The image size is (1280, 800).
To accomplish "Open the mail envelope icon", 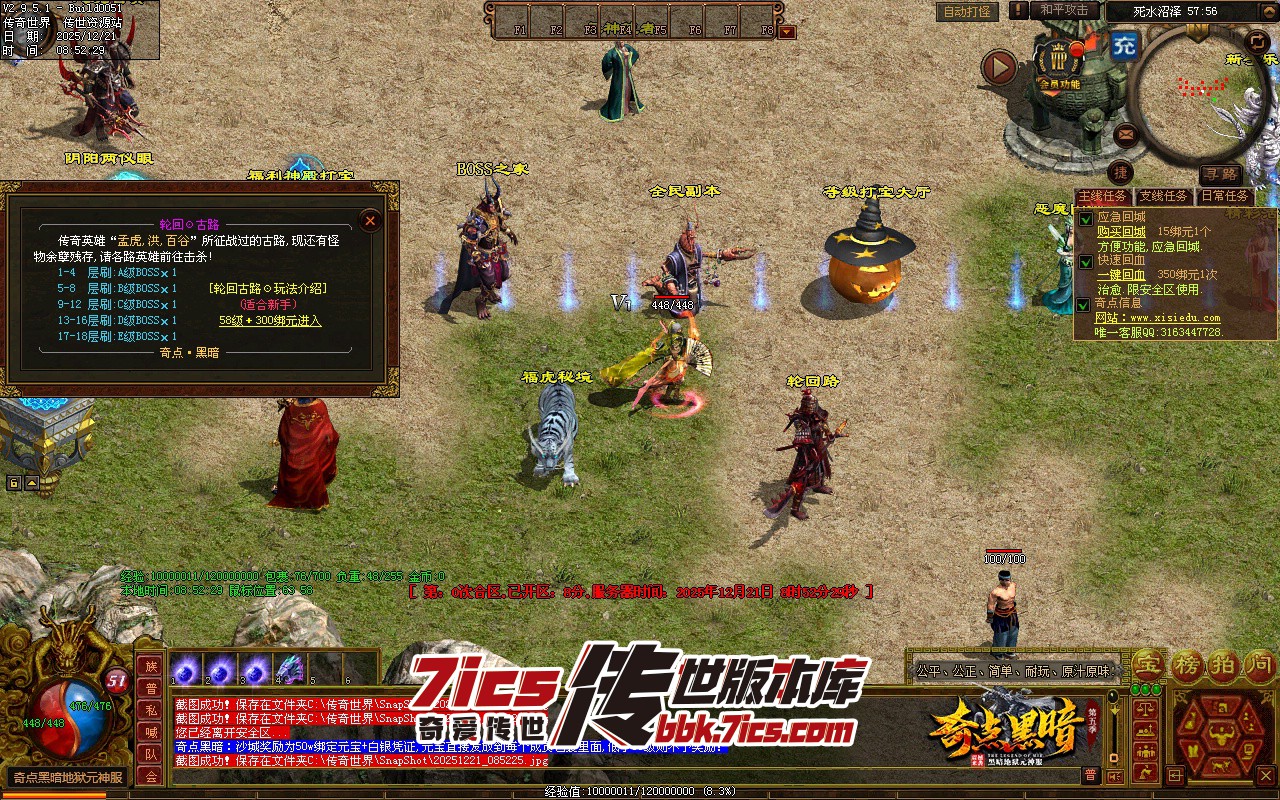I will [1126, 133].
